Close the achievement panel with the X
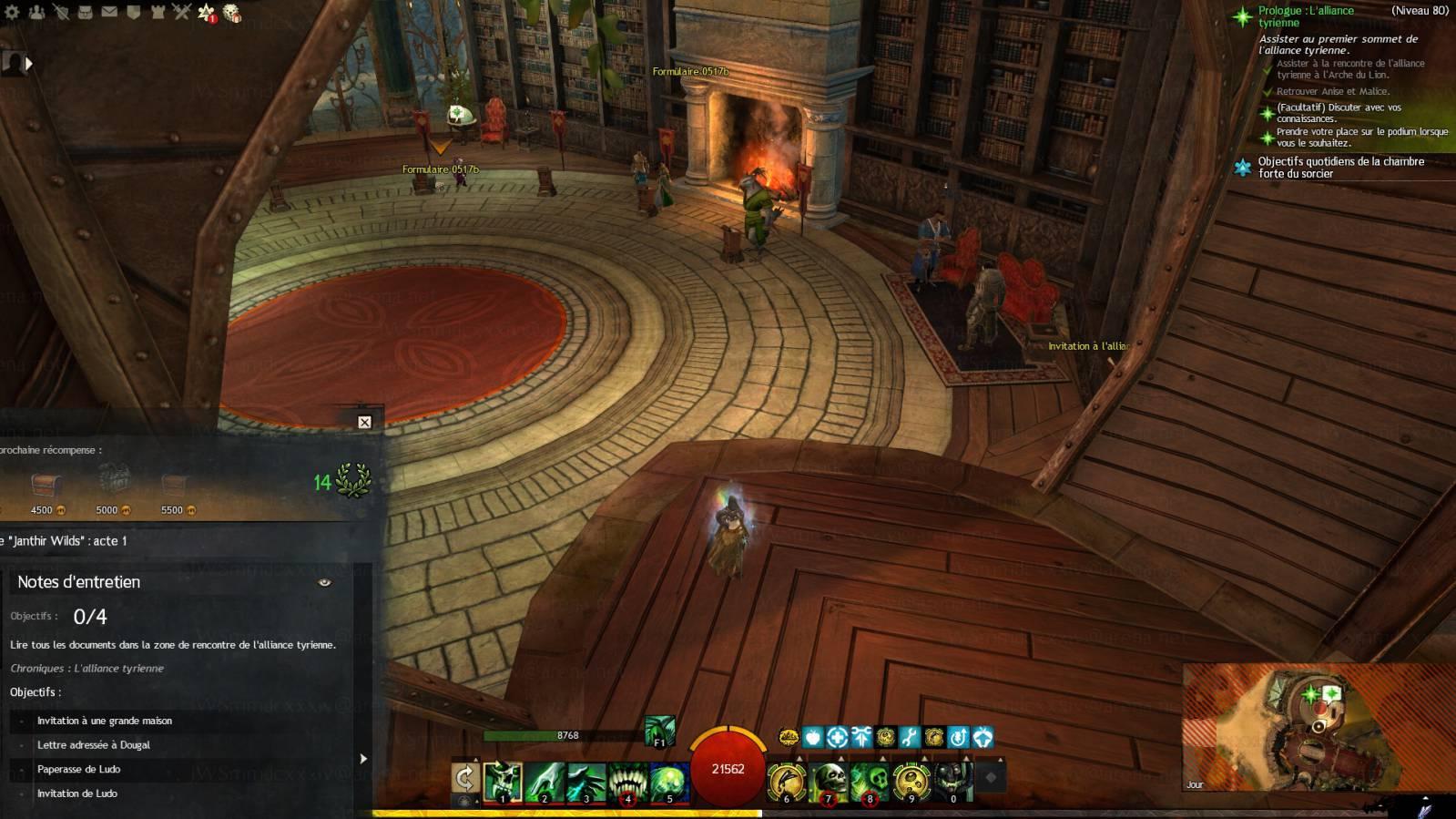The height and width of the screenshot is (819, 1456). point(364,422)
